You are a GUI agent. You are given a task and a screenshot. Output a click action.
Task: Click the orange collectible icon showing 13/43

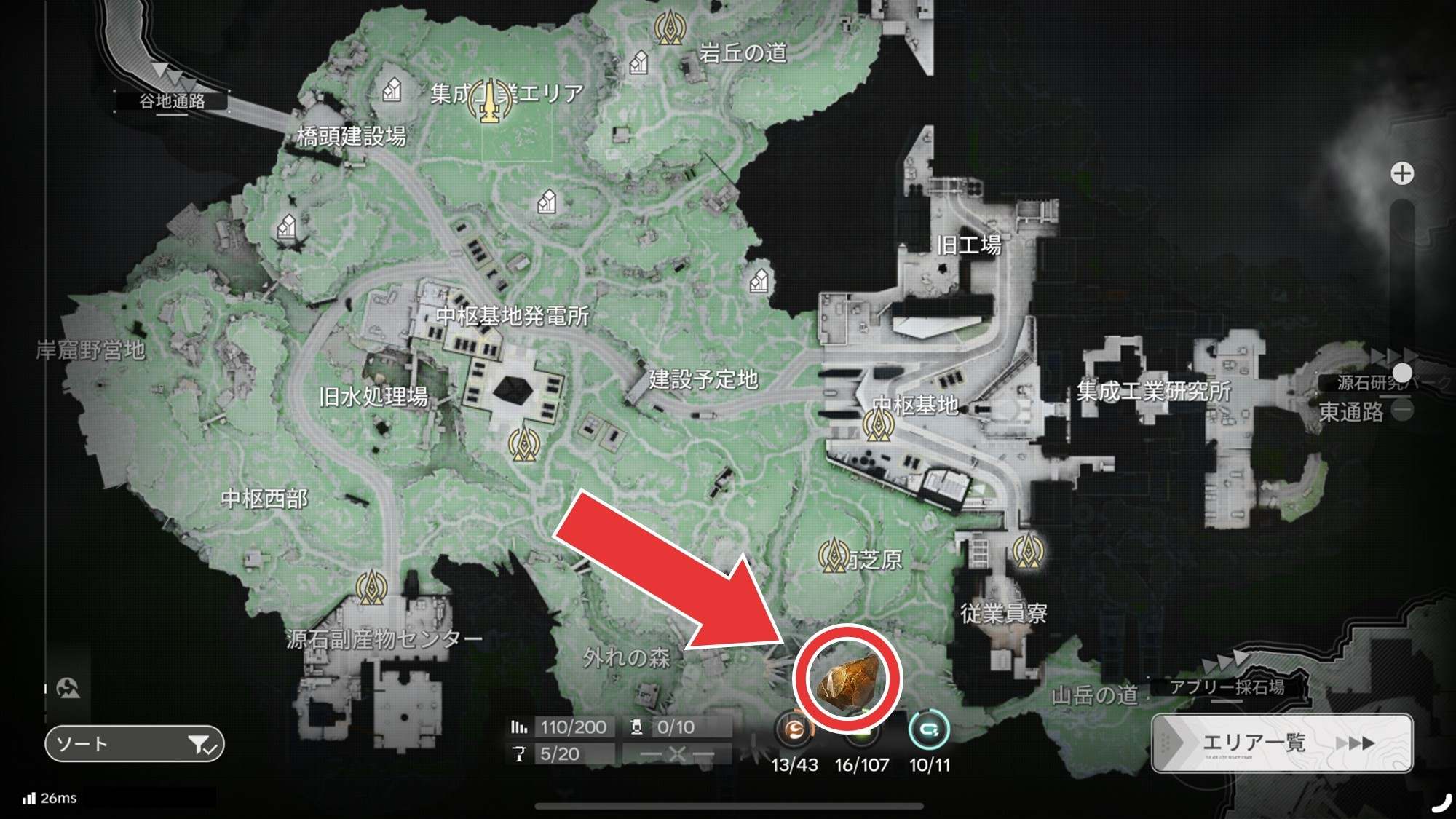(794, 730)
